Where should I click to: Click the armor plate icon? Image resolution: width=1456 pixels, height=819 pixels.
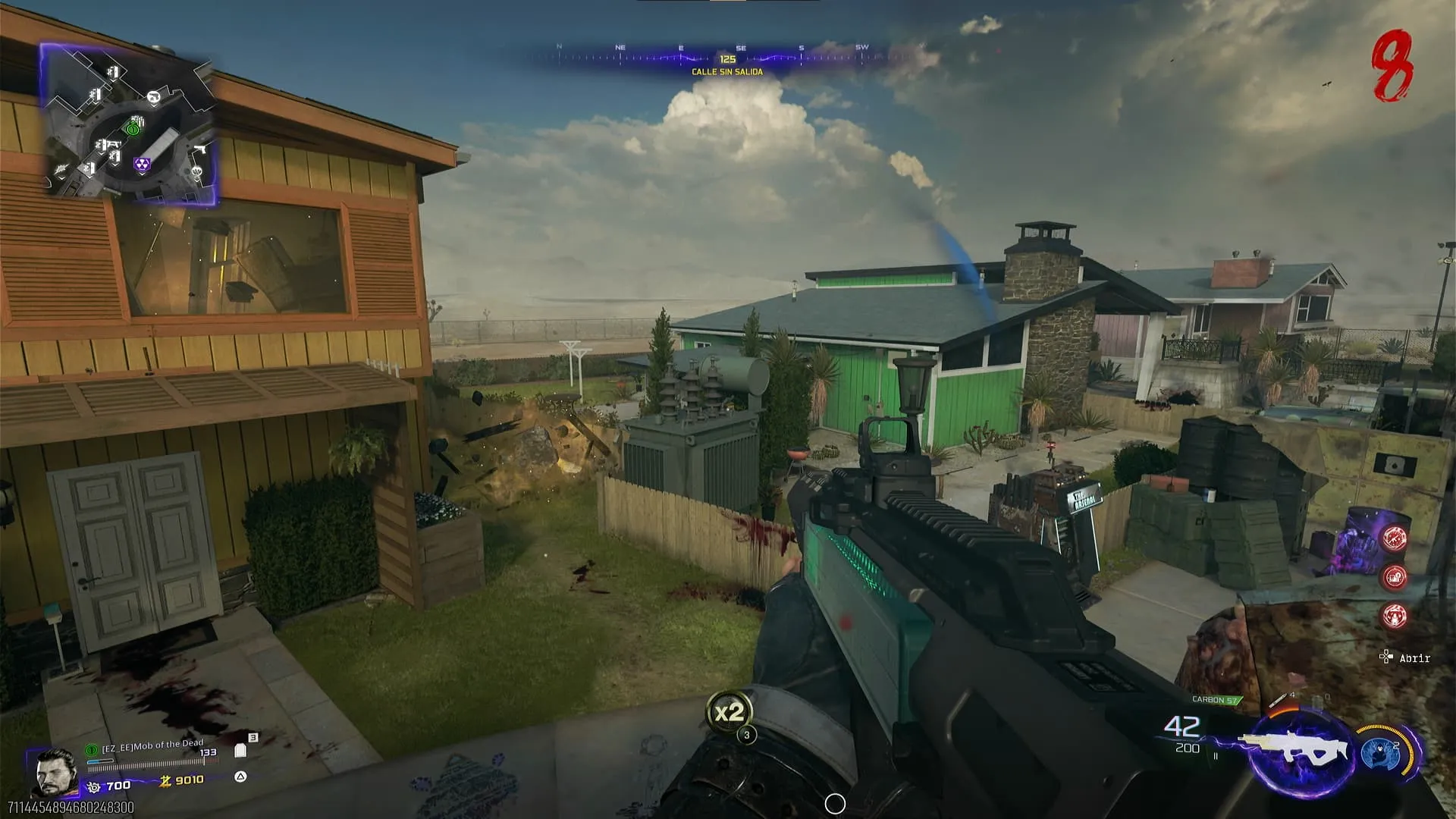click(240, 751)
